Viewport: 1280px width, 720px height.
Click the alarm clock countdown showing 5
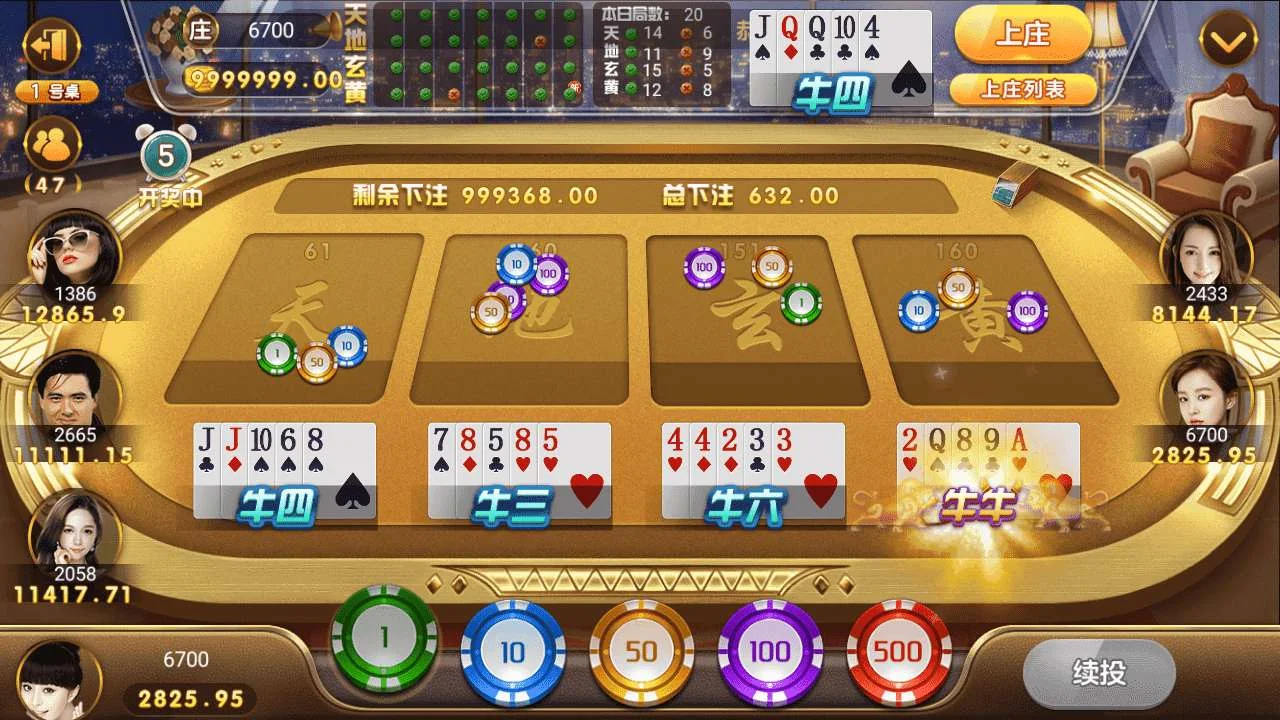point(165,157)
